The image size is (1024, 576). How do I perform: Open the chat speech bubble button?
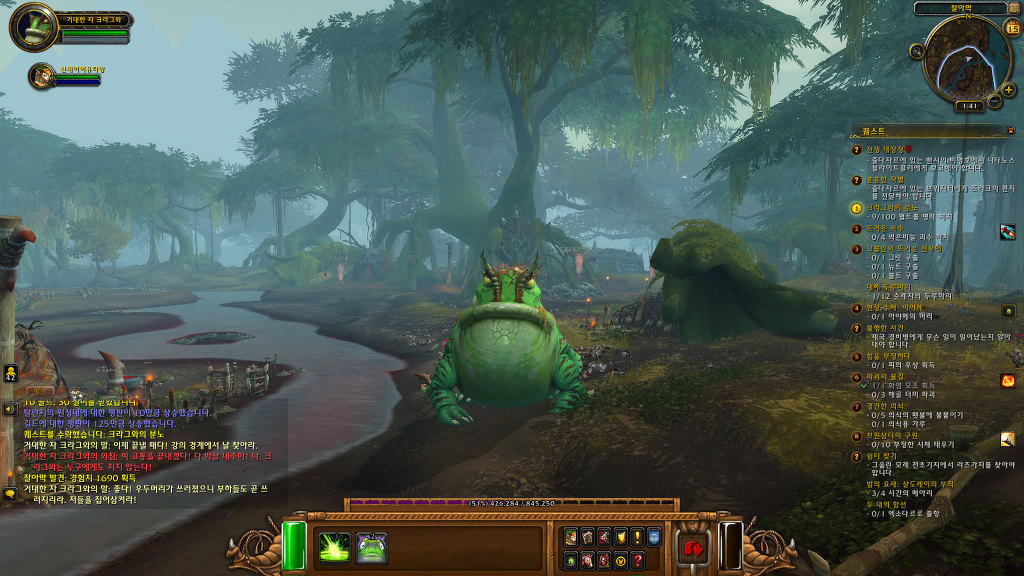coord(10,493)
